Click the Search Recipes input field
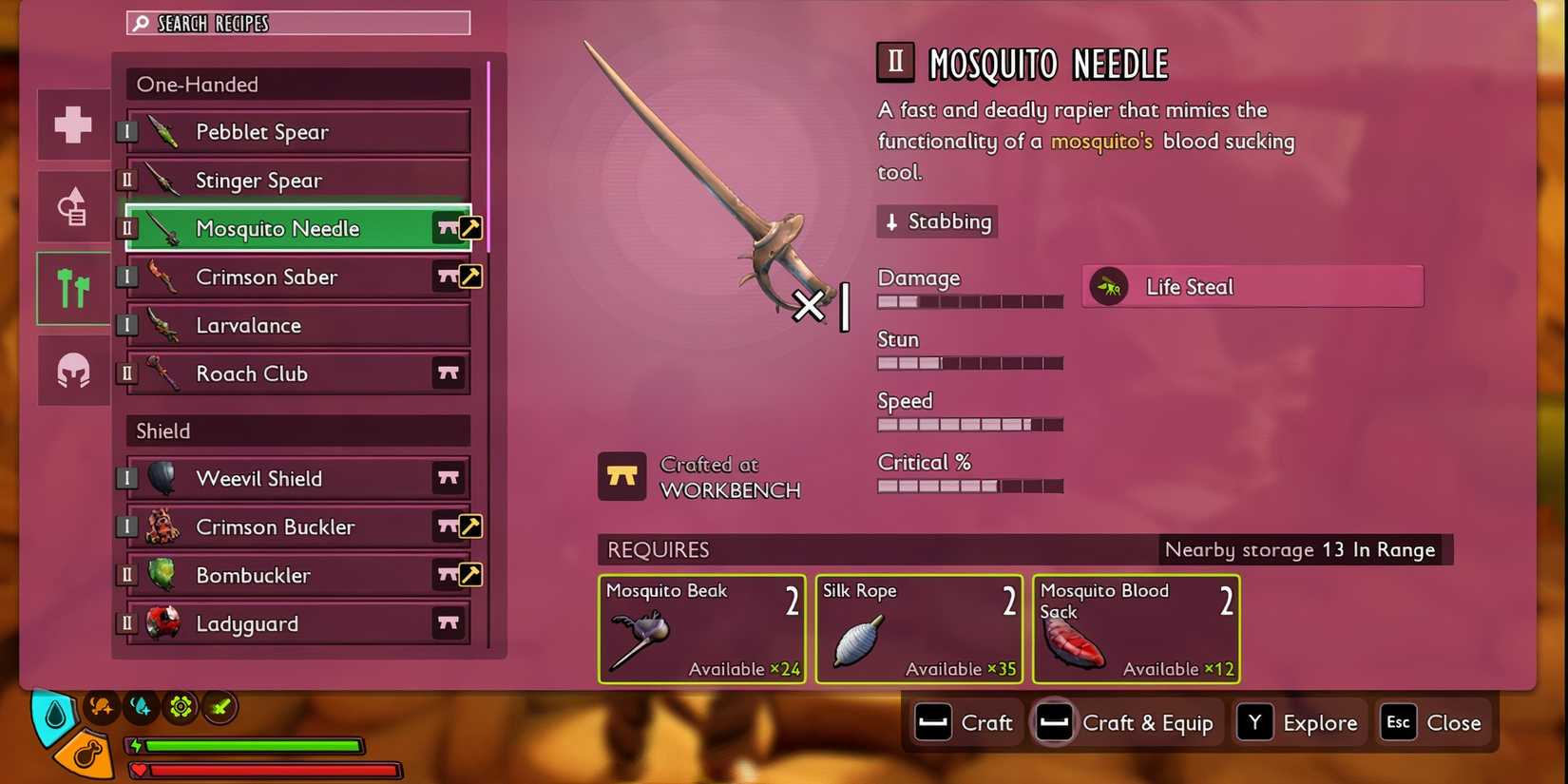Image resolution: width=1568 pixels, height=784 pixels. [304, 22]
